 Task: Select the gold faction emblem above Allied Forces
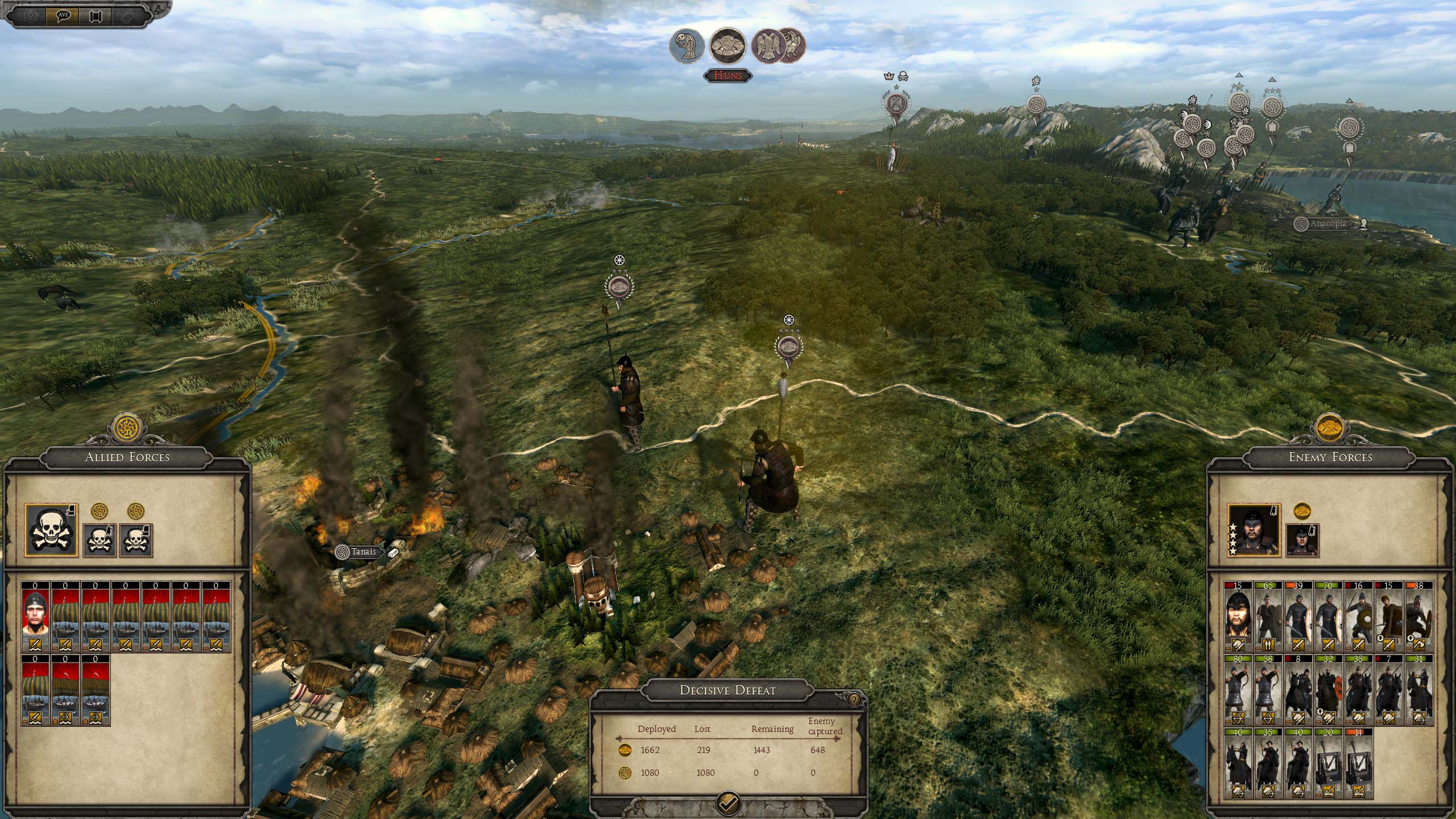pyautogui.click(x=126, y=428)
